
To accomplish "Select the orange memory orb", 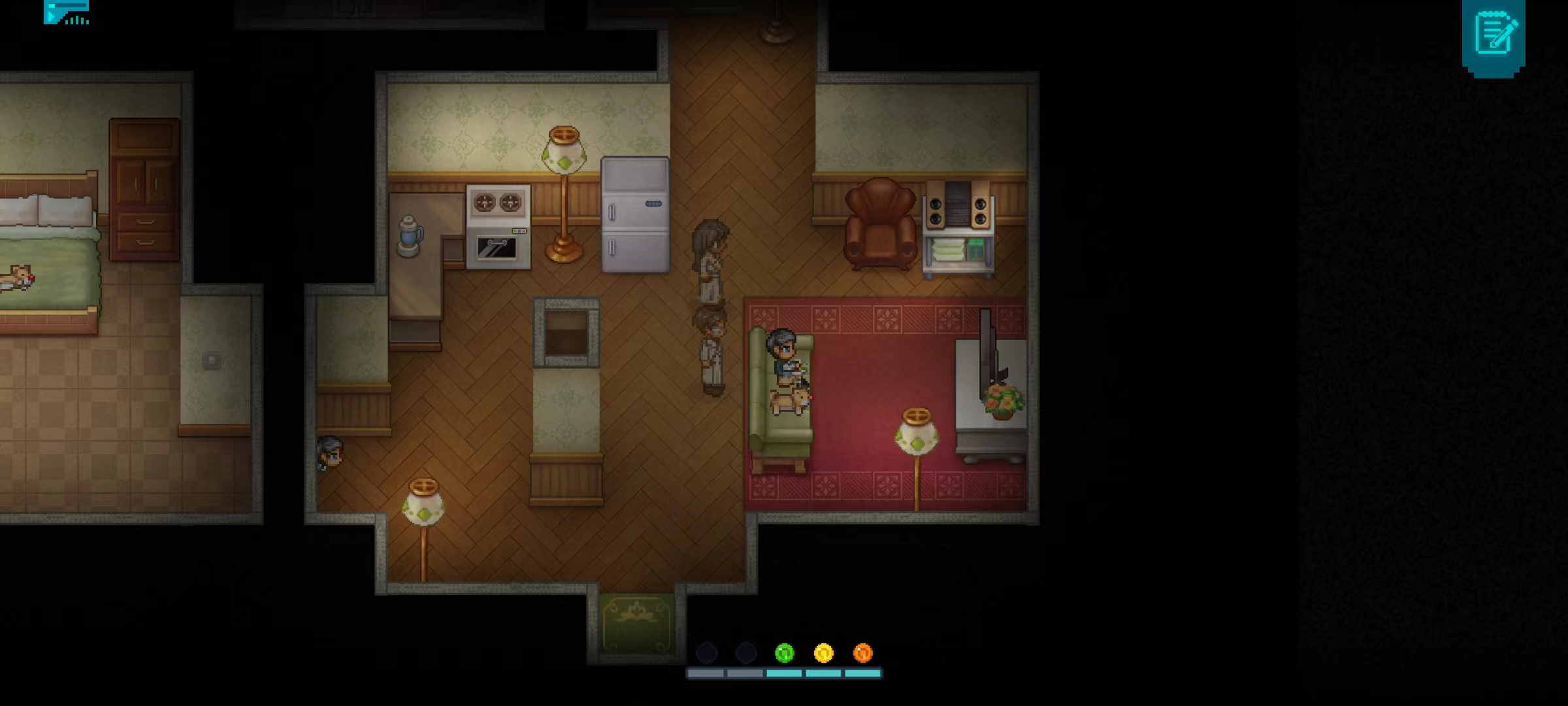I will pos(862,652).
